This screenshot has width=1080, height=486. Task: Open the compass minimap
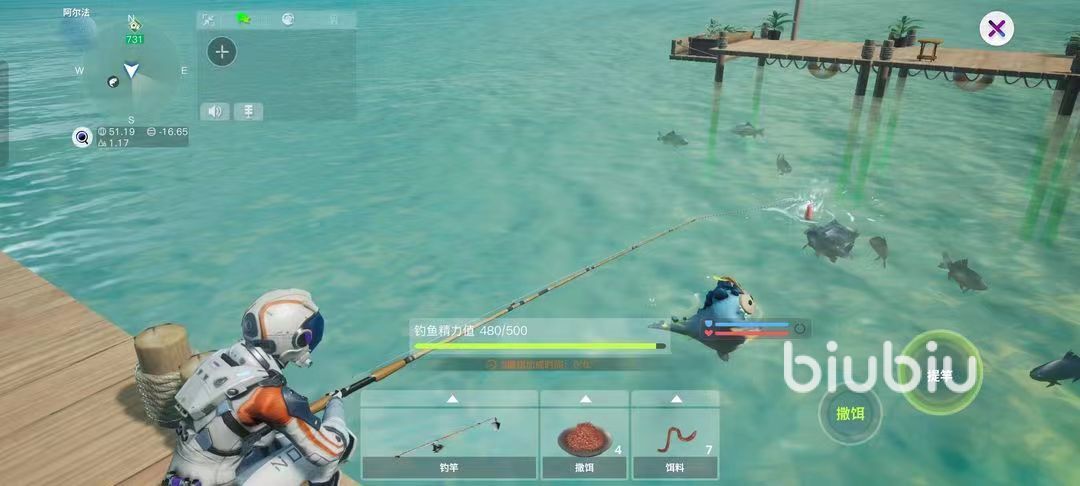(x=131, y=73)
